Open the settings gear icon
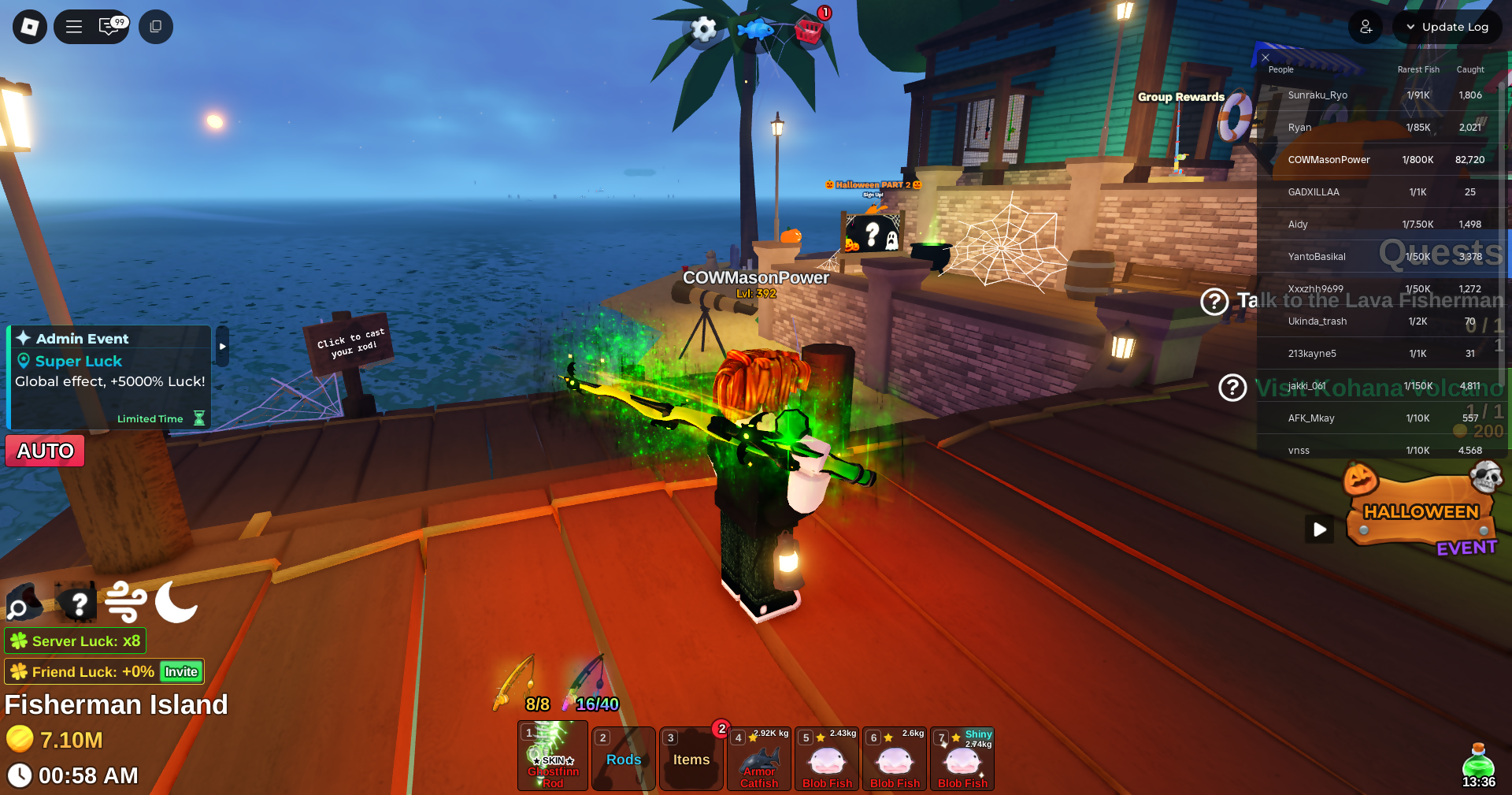This screenshot has height=795, width=1512. pyautogui.click(x=703, y=30)
